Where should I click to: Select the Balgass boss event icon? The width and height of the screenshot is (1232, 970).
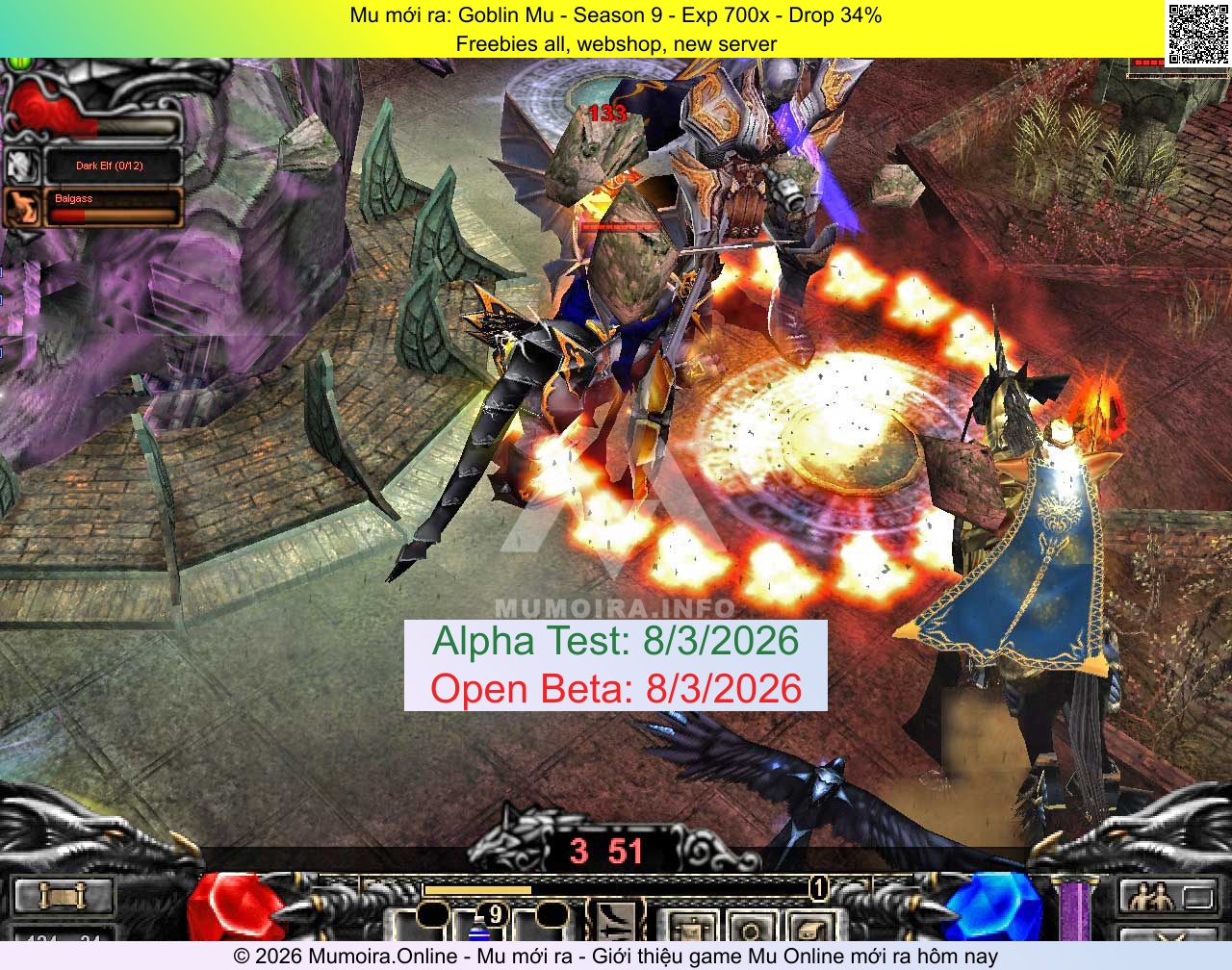click(x=24, y=207)
